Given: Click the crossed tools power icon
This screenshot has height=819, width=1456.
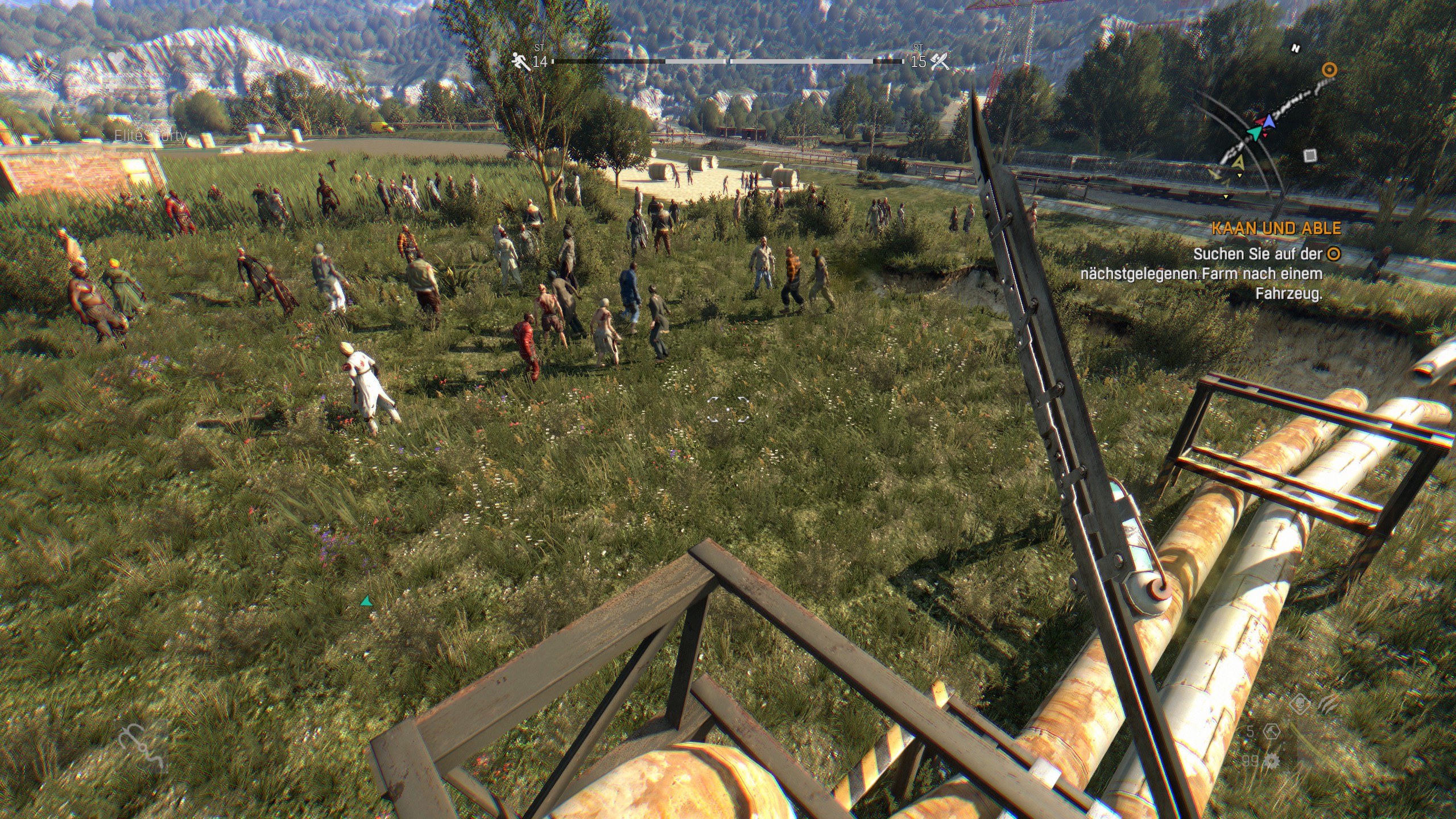Looking at the screenshot, I should tap(940, 61).
